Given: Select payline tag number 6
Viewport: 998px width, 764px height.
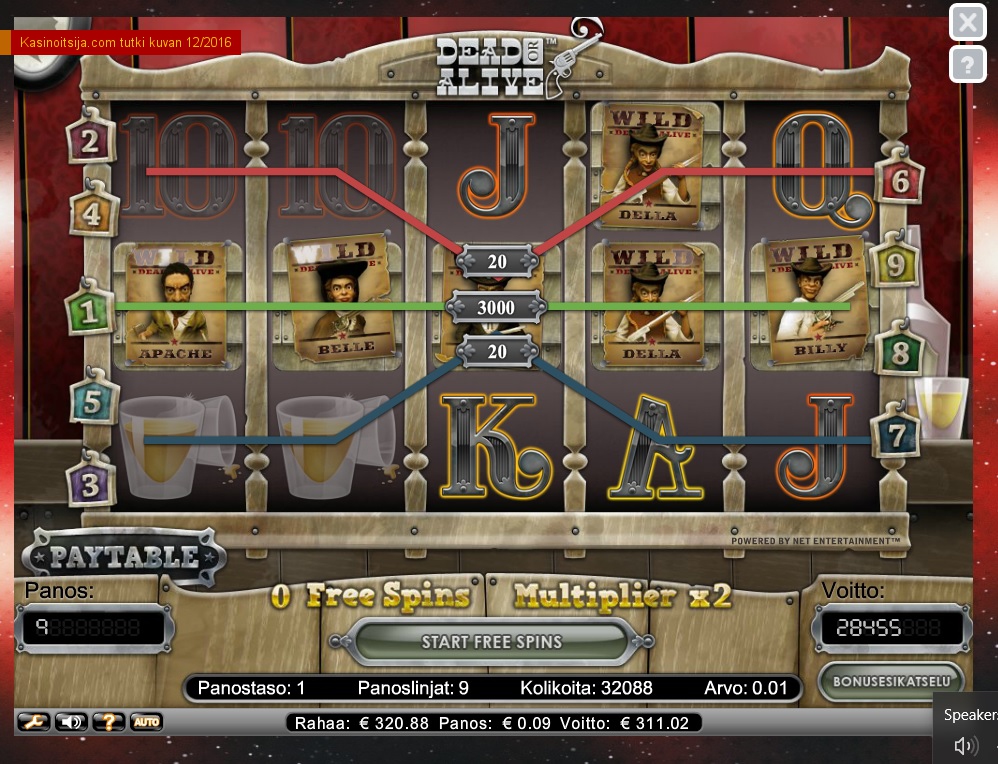Looking at the screenshot, I should click(x=897, y=181).
